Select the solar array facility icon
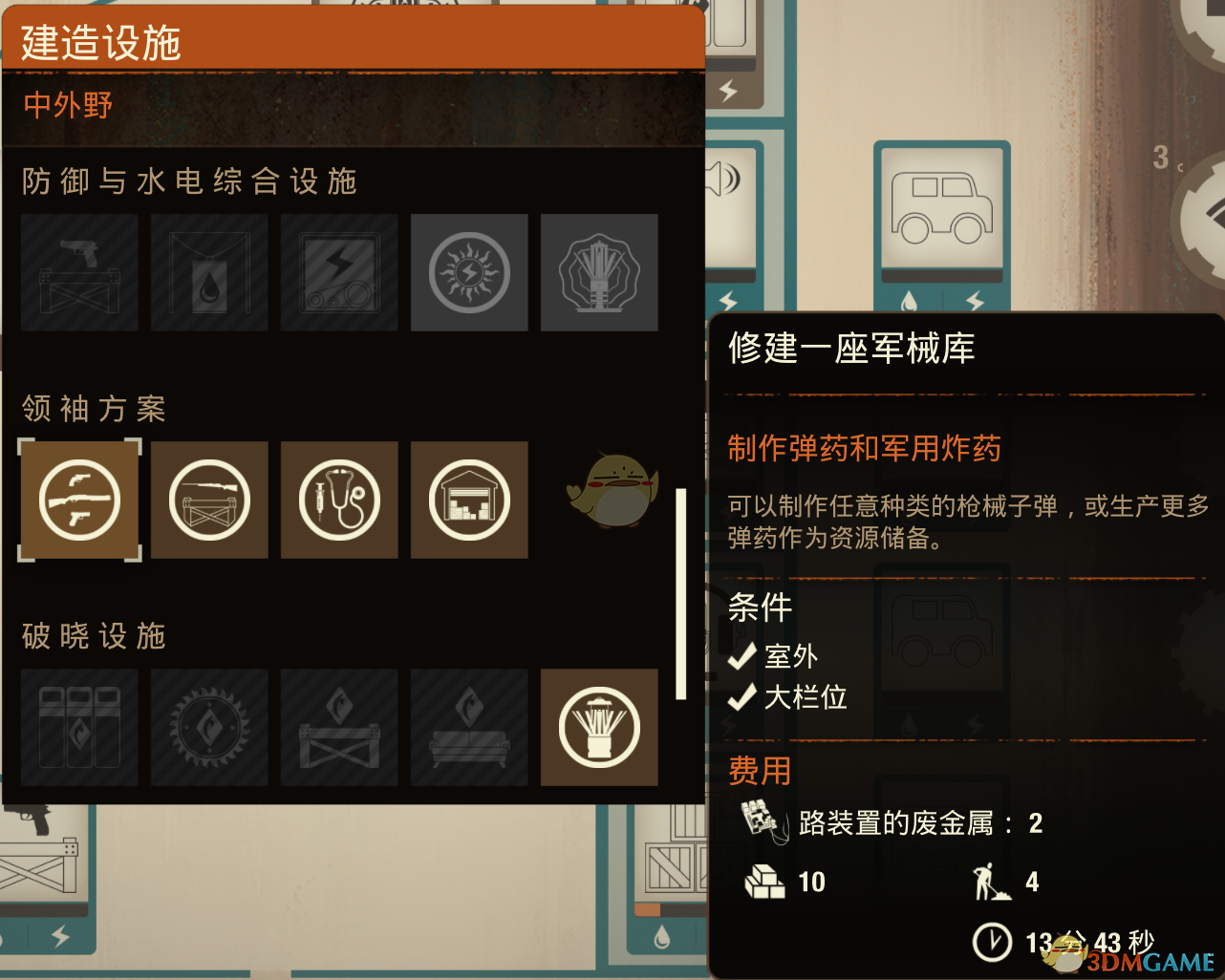This screenshot has height=980, width=1225. [469, 272]
